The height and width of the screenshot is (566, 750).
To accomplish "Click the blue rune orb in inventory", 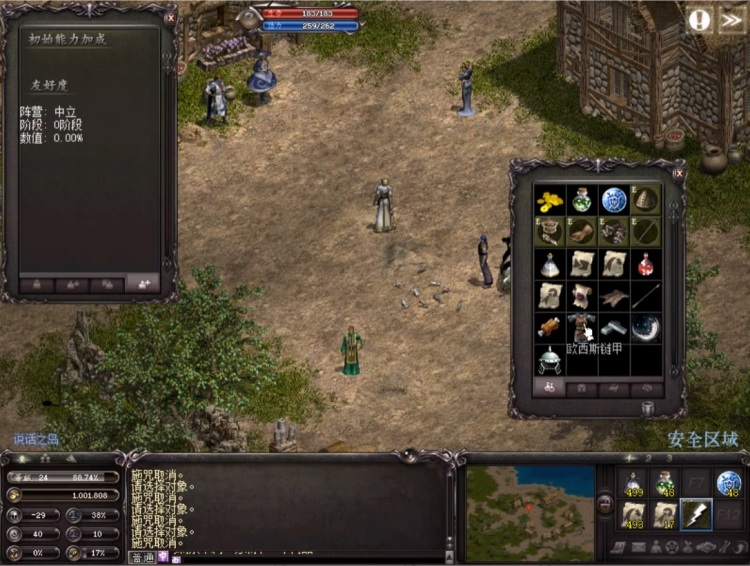I will click(x=614, y=200).
